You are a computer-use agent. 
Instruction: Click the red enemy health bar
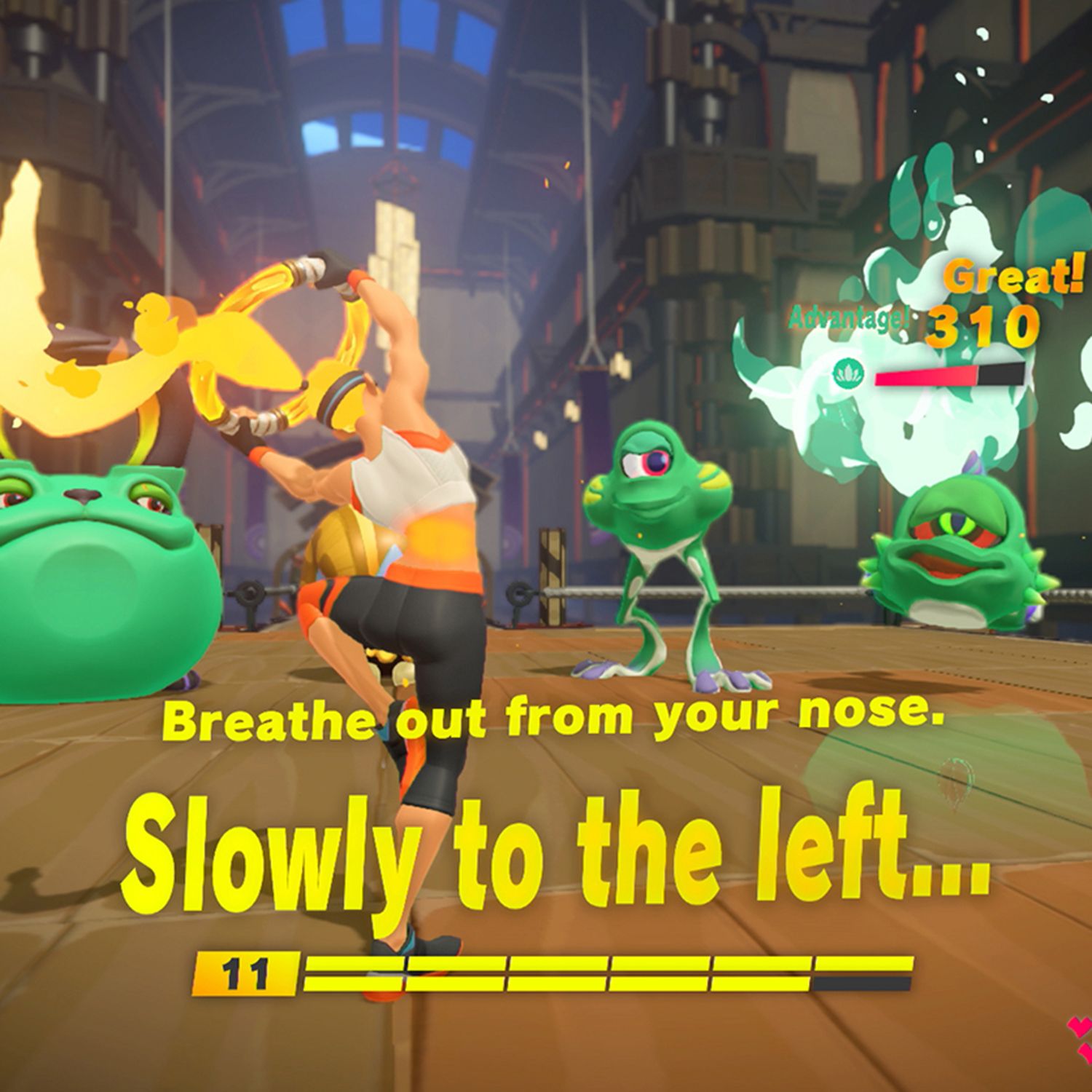pyautogui.click(x=923, y=375)
